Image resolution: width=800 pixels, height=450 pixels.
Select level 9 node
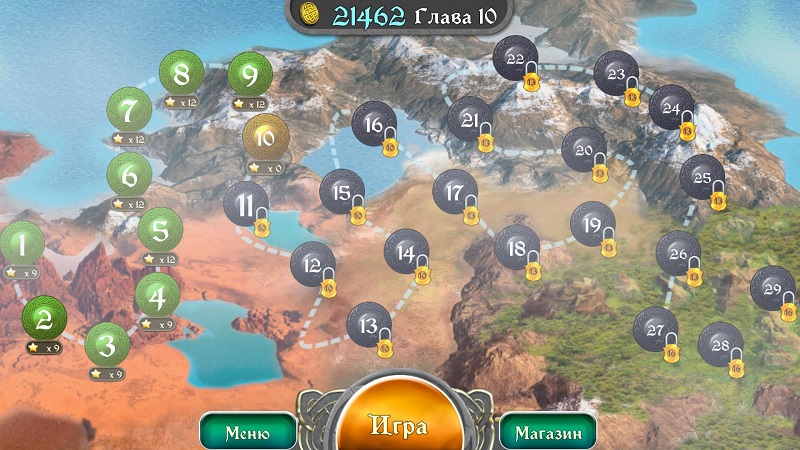pos(249,75)
